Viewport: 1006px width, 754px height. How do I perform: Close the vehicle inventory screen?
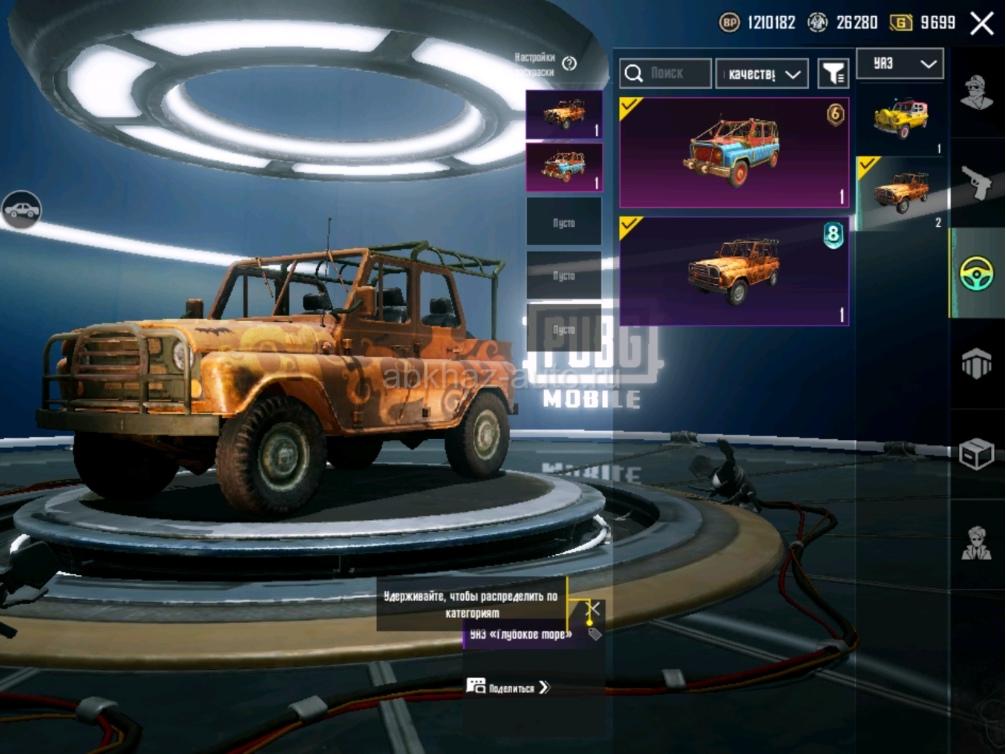[981, 23]
